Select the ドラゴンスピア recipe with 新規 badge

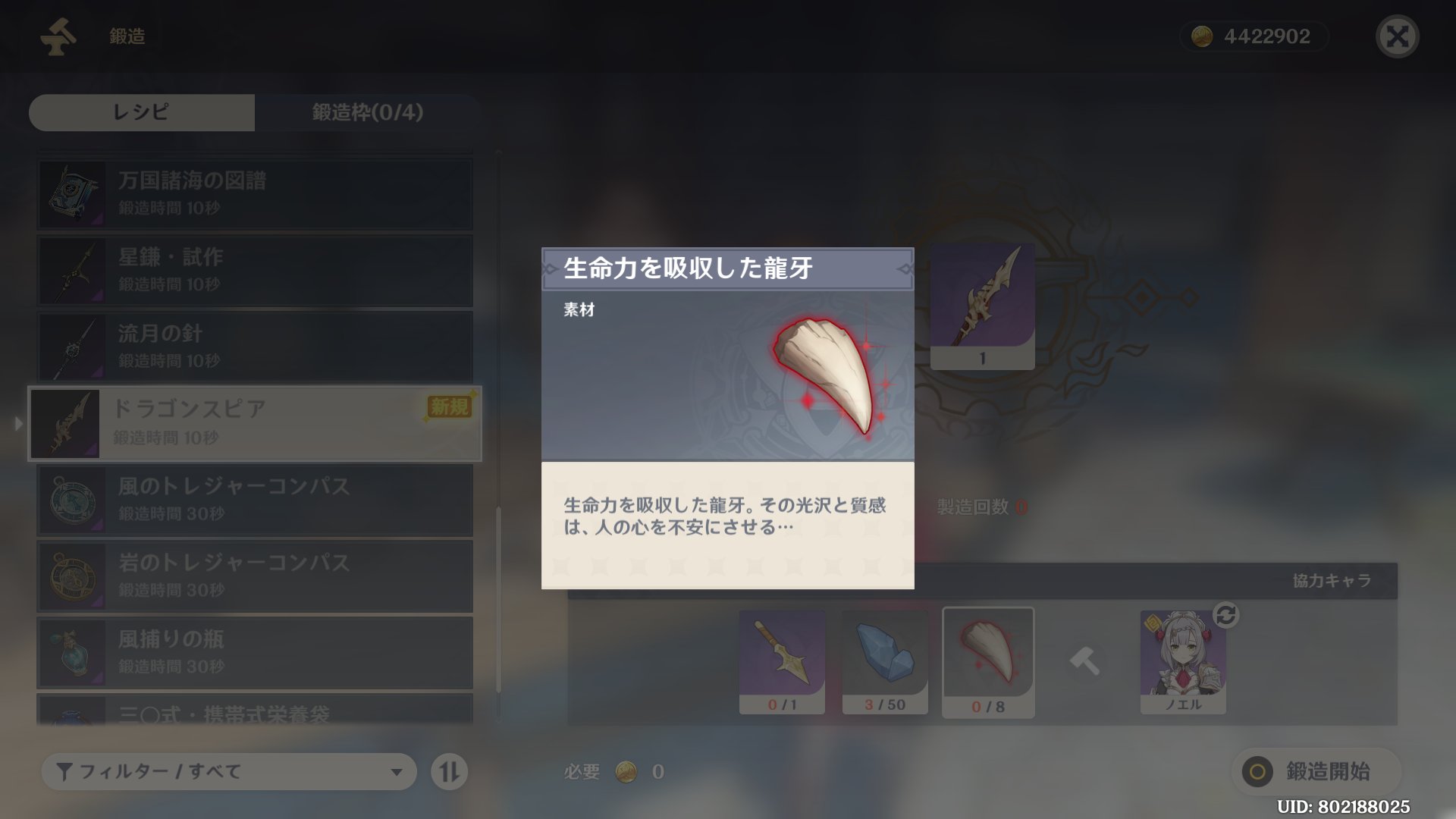click(254, 423)
